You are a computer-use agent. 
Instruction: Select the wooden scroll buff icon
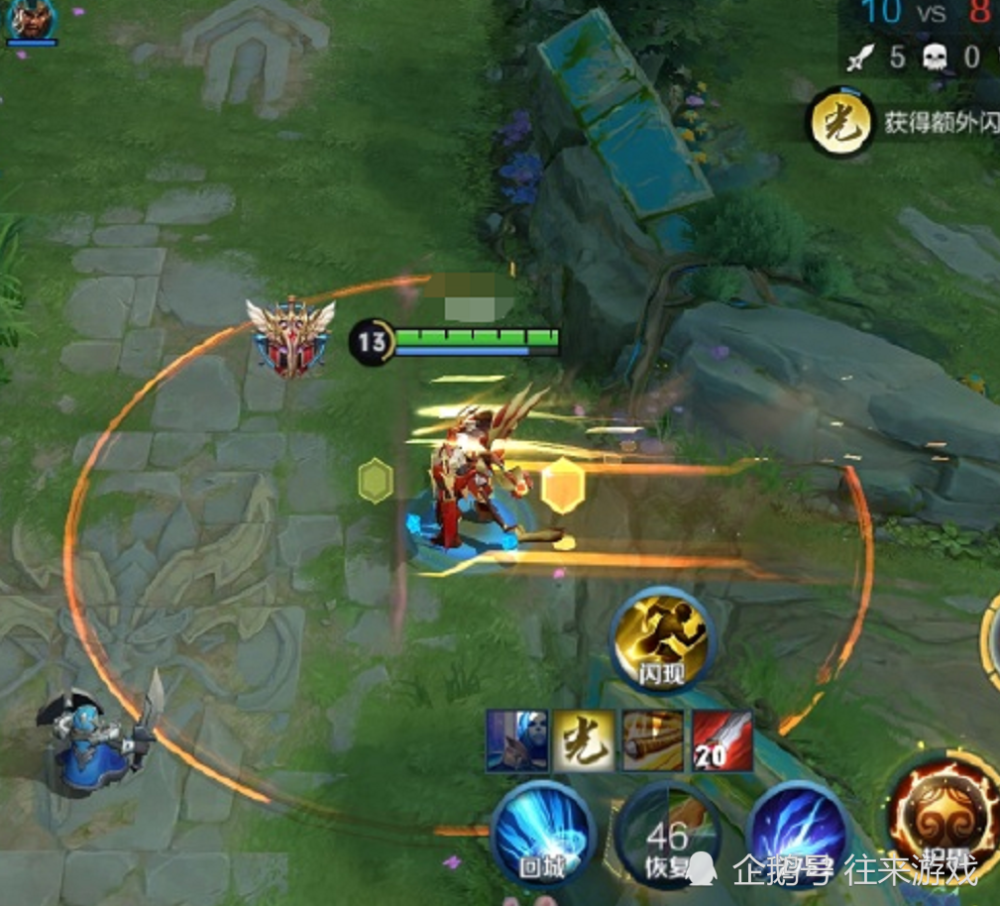coord(652,741)
